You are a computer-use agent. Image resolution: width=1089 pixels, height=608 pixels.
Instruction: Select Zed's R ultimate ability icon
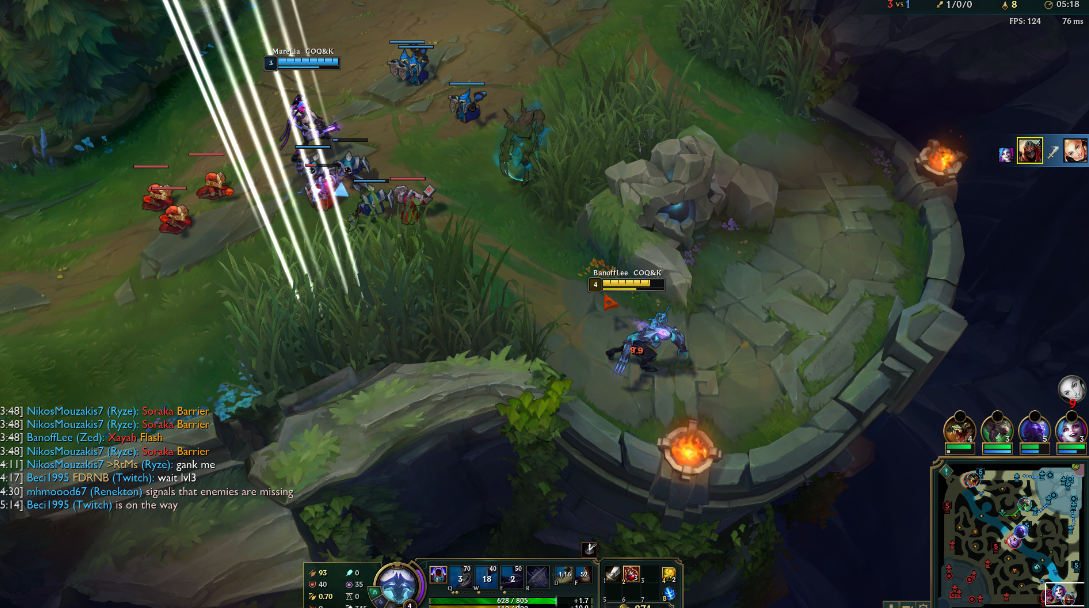pyautogui.click(x=538, y=576)
